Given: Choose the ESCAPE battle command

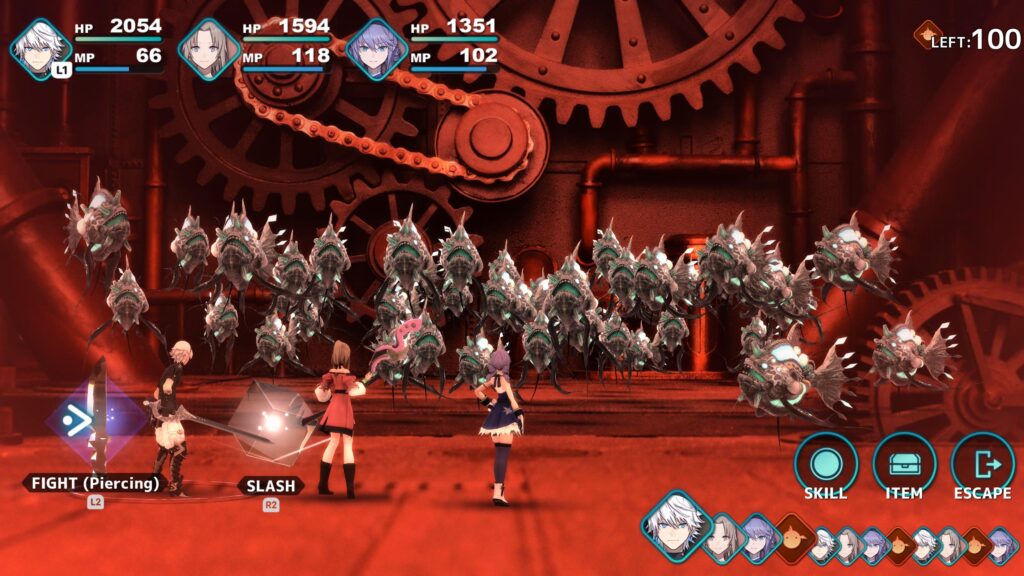Looking at the screenshot, I should pyautogui.click(x=982, y=465).
